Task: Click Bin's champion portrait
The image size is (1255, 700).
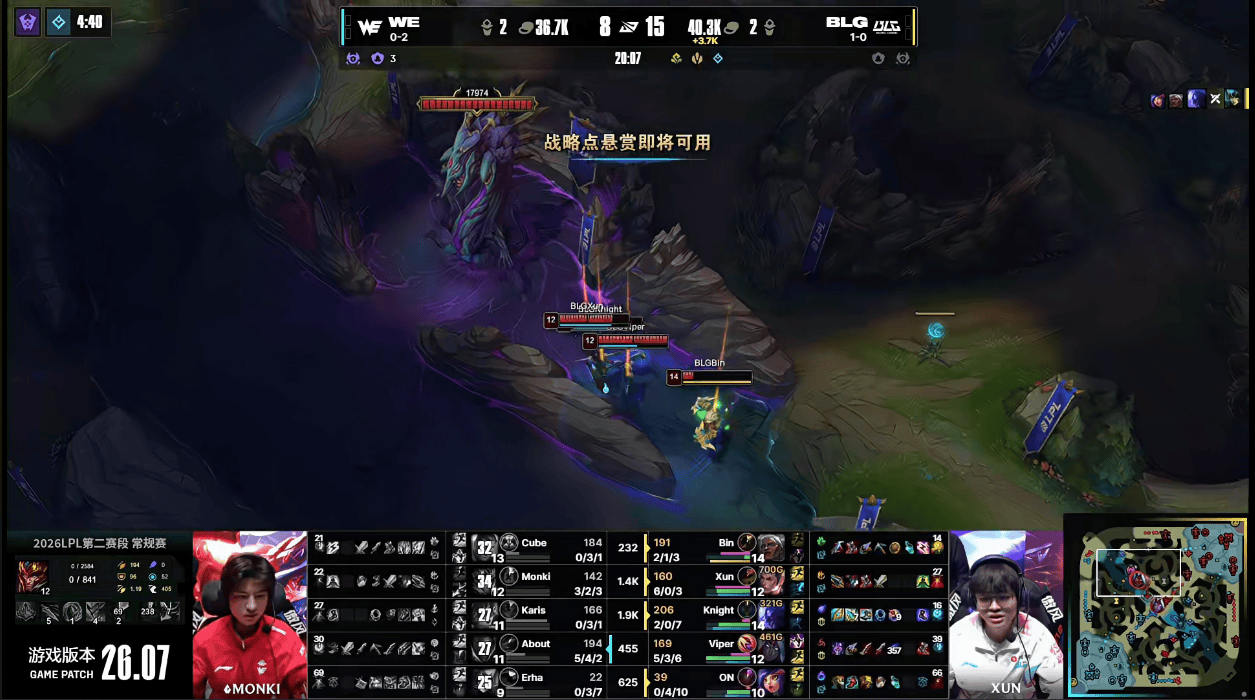Action: (769, 547)
